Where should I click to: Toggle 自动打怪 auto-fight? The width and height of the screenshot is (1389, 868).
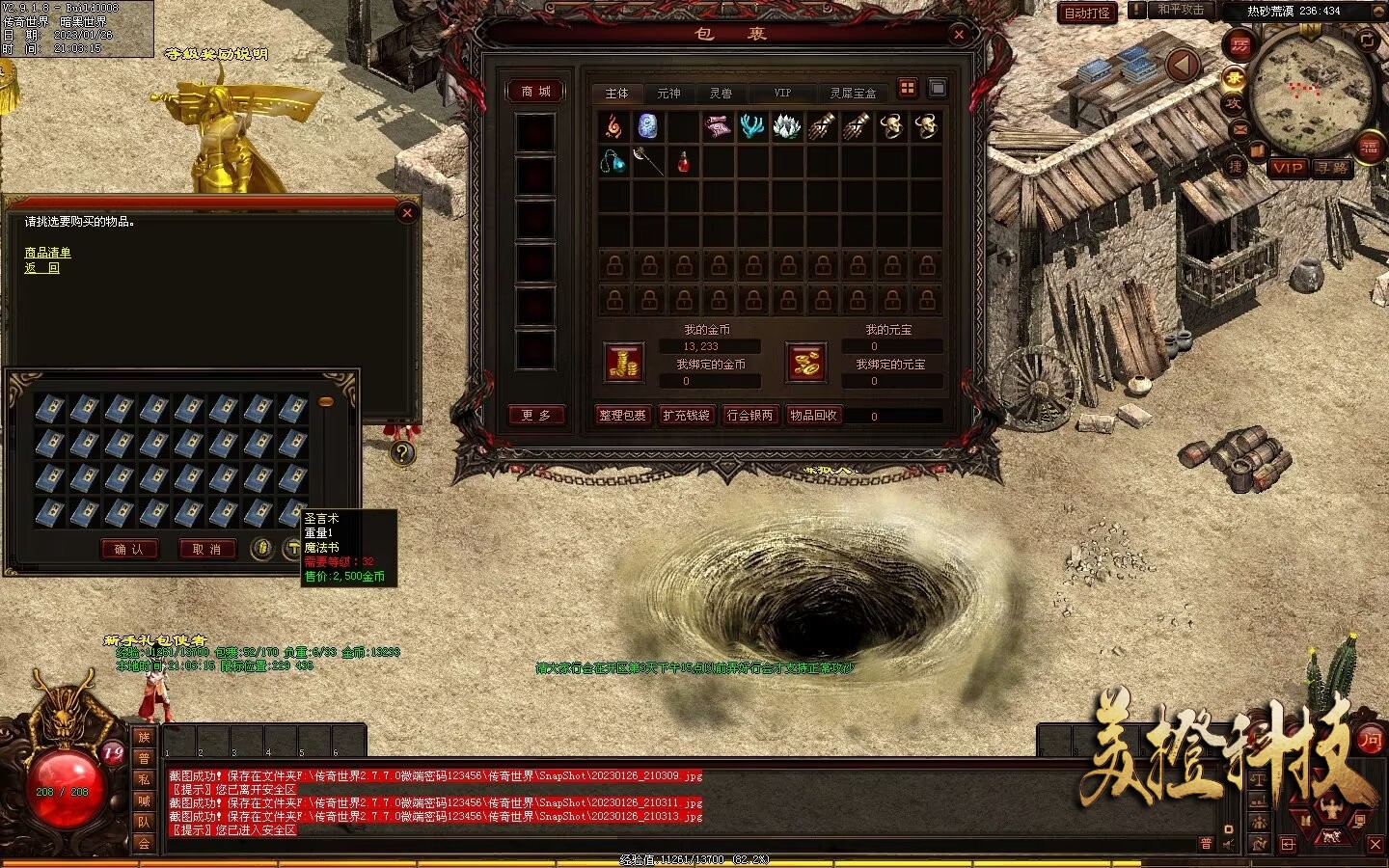pyautogui.click(x=1087, y=14)
